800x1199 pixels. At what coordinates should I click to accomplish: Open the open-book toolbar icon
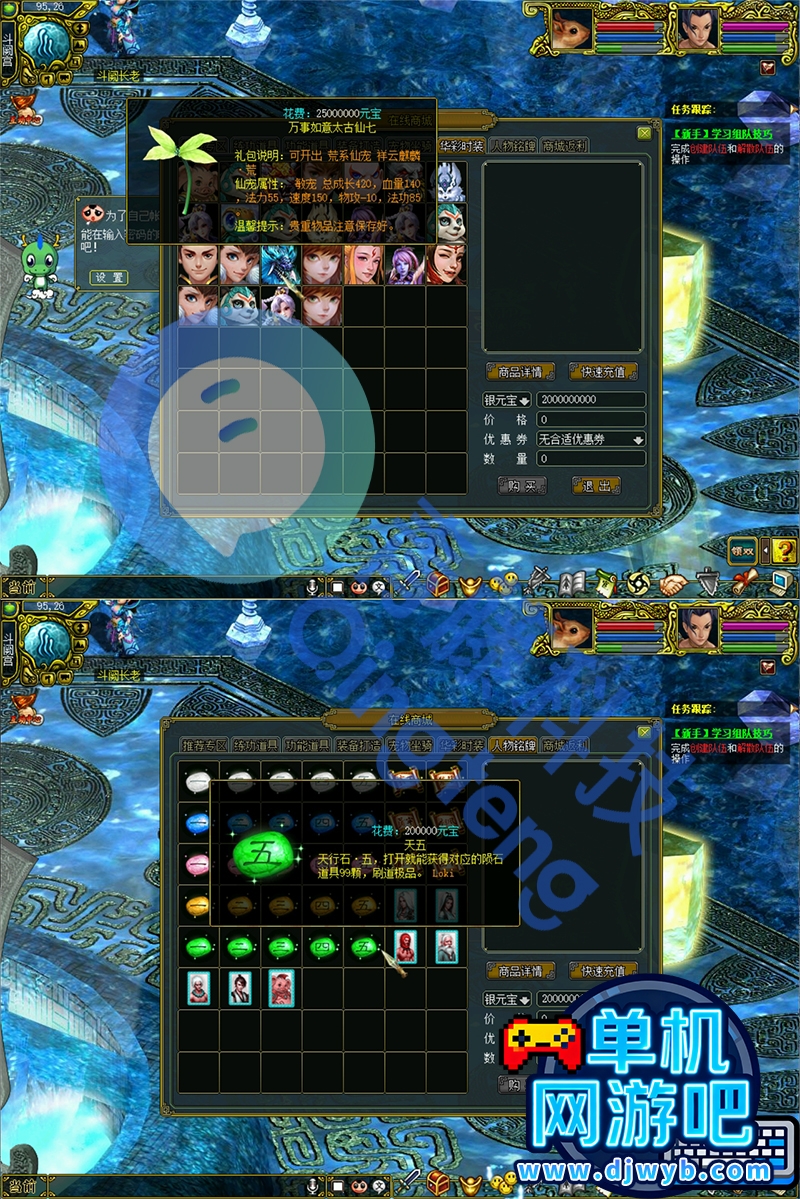pyautogui.click(x=571, y=582)
